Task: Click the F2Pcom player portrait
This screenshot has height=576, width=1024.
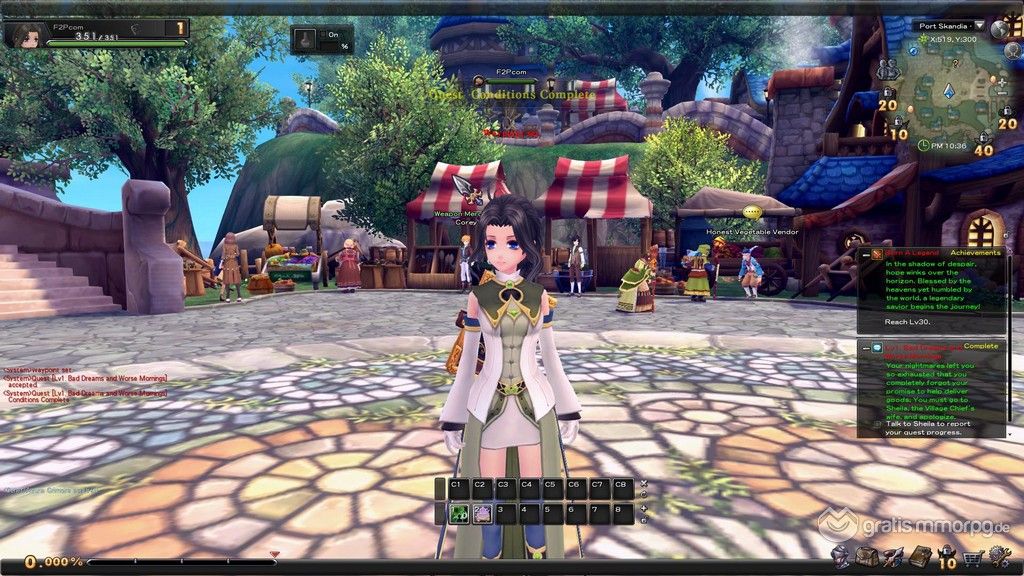Action: tap(25, 35)
